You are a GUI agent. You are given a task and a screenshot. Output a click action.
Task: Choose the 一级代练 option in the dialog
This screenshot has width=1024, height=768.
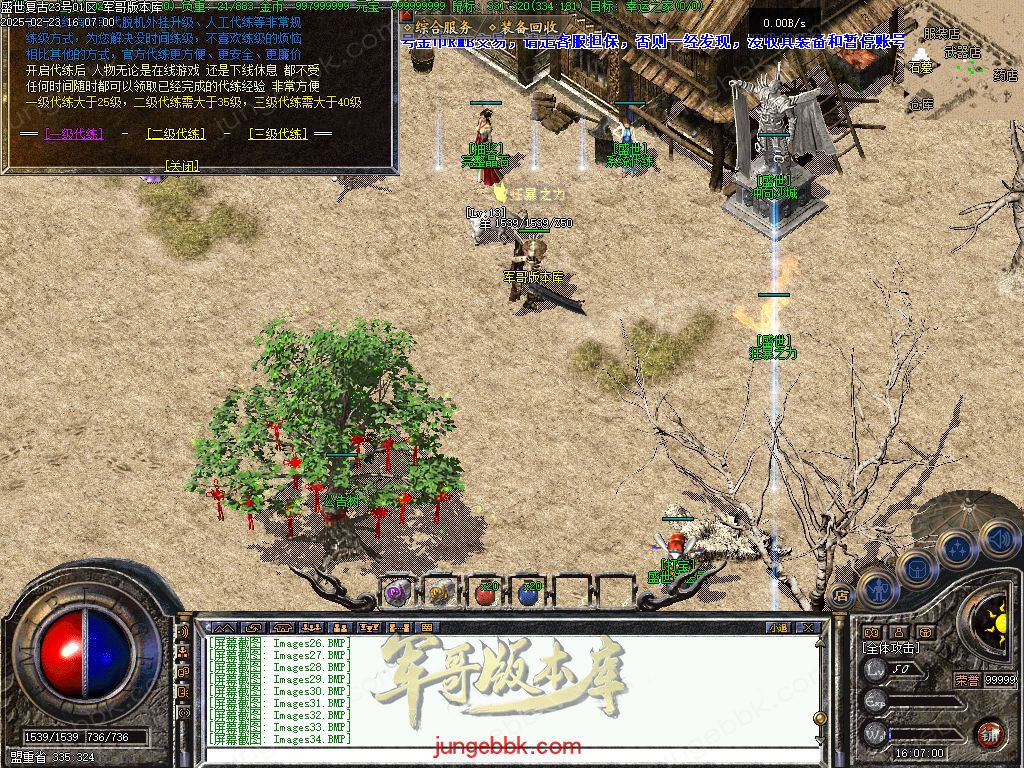(72, 133)
